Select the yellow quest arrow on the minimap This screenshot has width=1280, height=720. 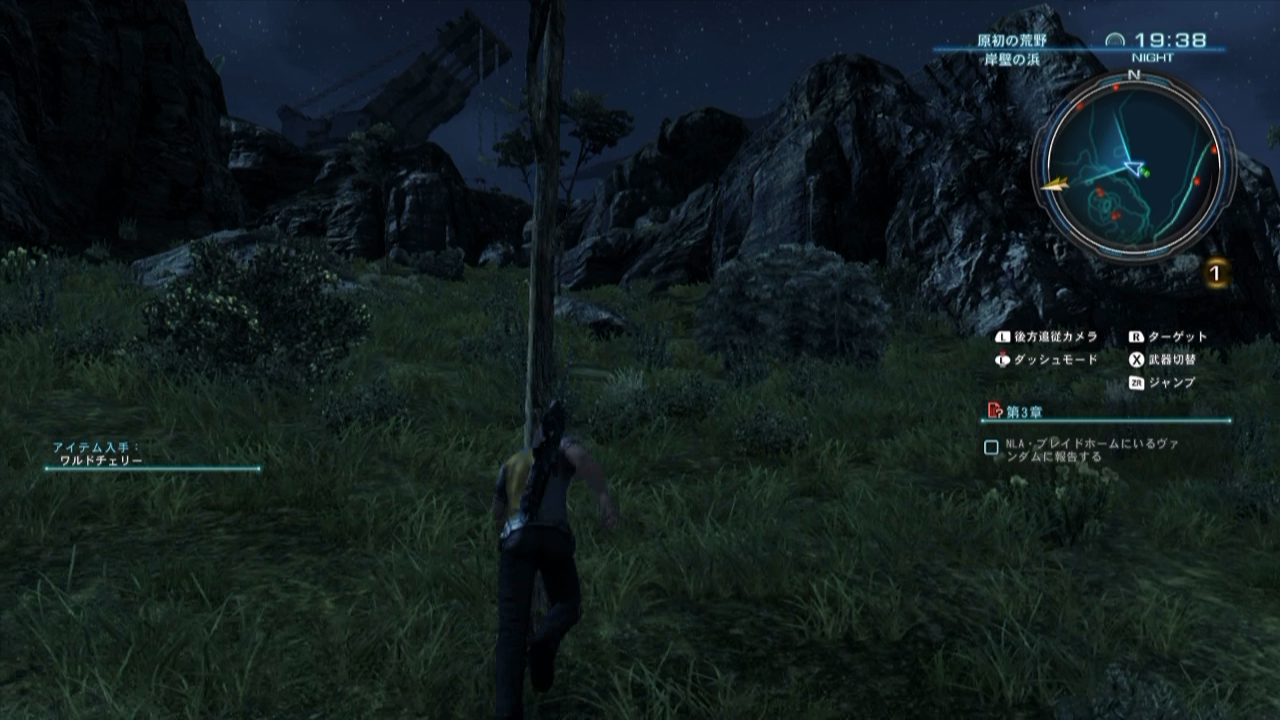tap(1055, 182)
